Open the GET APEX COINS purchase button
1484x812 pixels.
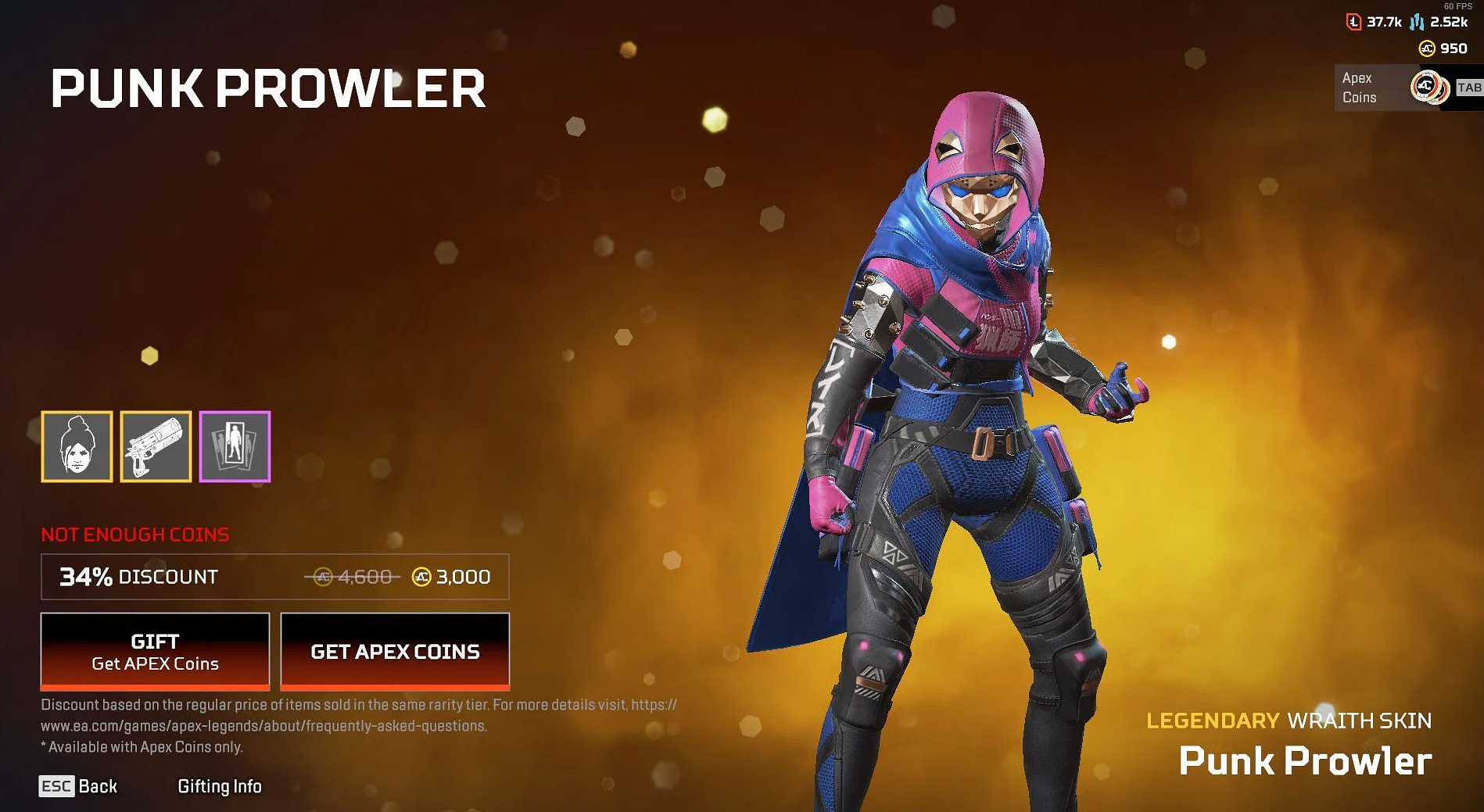(395, 652)
